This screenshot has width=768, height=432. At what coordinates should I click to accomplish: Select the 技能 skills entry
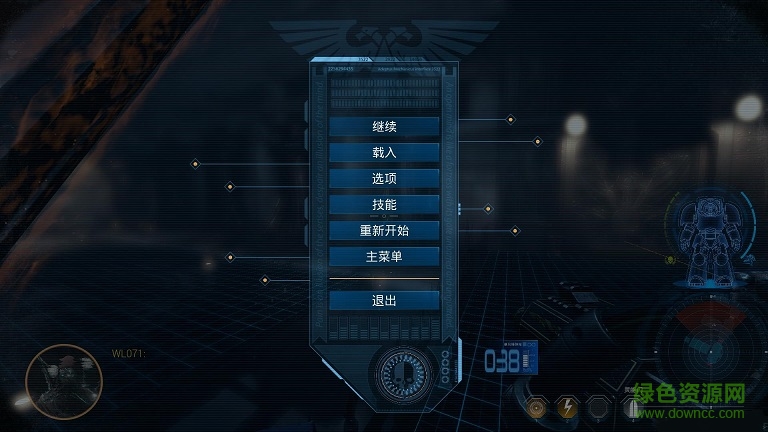(384, 205)
